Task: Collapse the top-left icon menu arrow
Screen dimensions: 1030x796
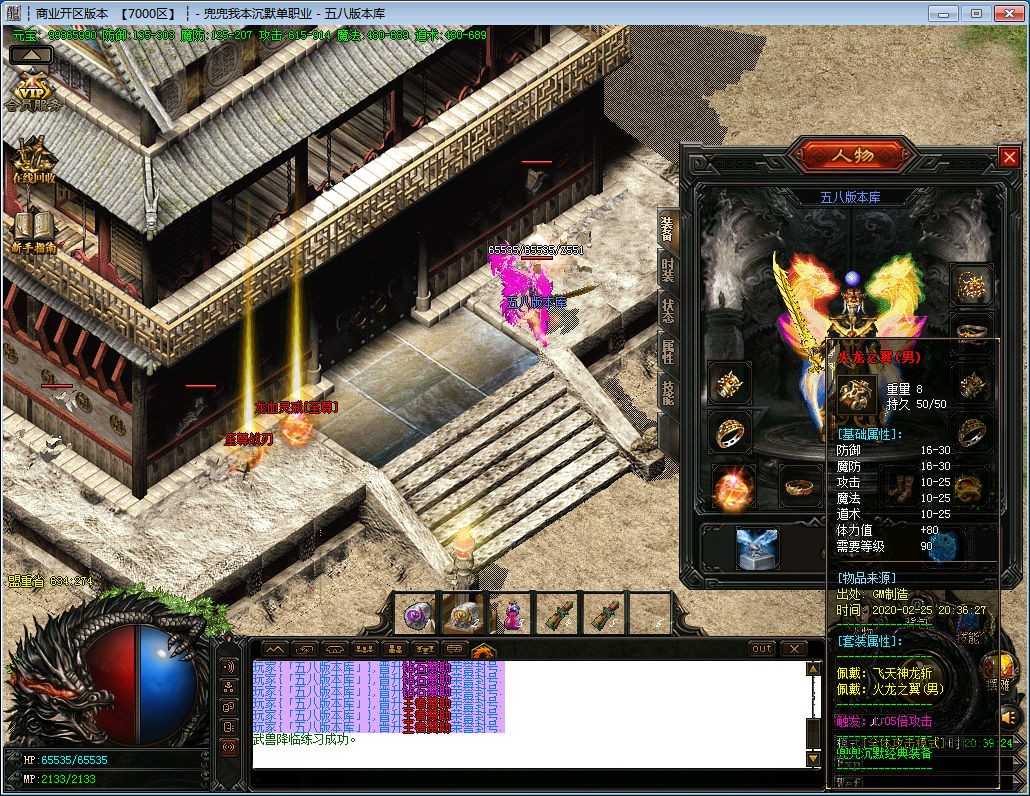Action: pos(31,55)
